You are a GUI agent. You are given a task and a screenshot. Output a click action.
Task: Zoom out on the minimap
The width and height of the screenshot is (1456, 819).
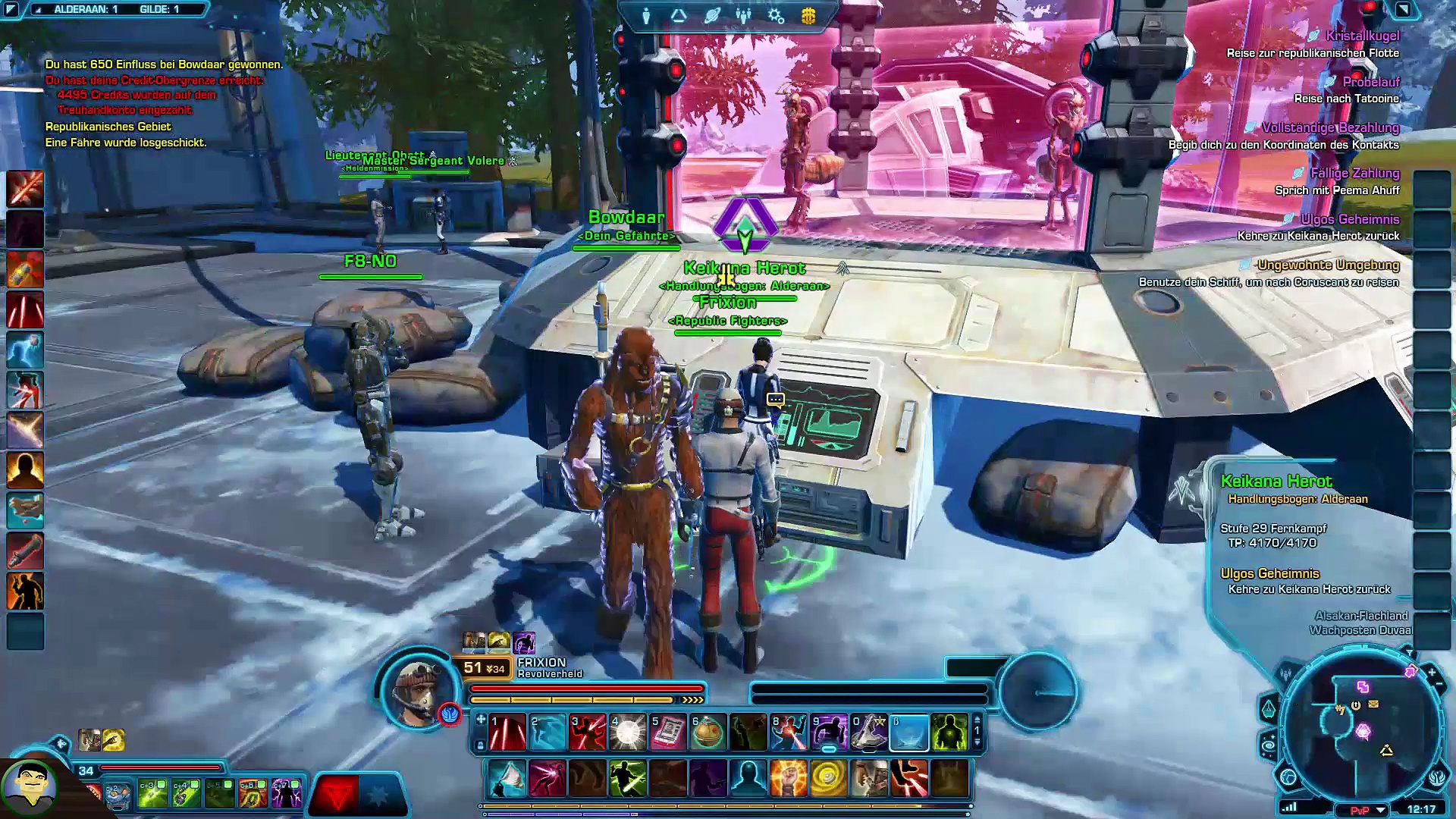coord(1439,685)
